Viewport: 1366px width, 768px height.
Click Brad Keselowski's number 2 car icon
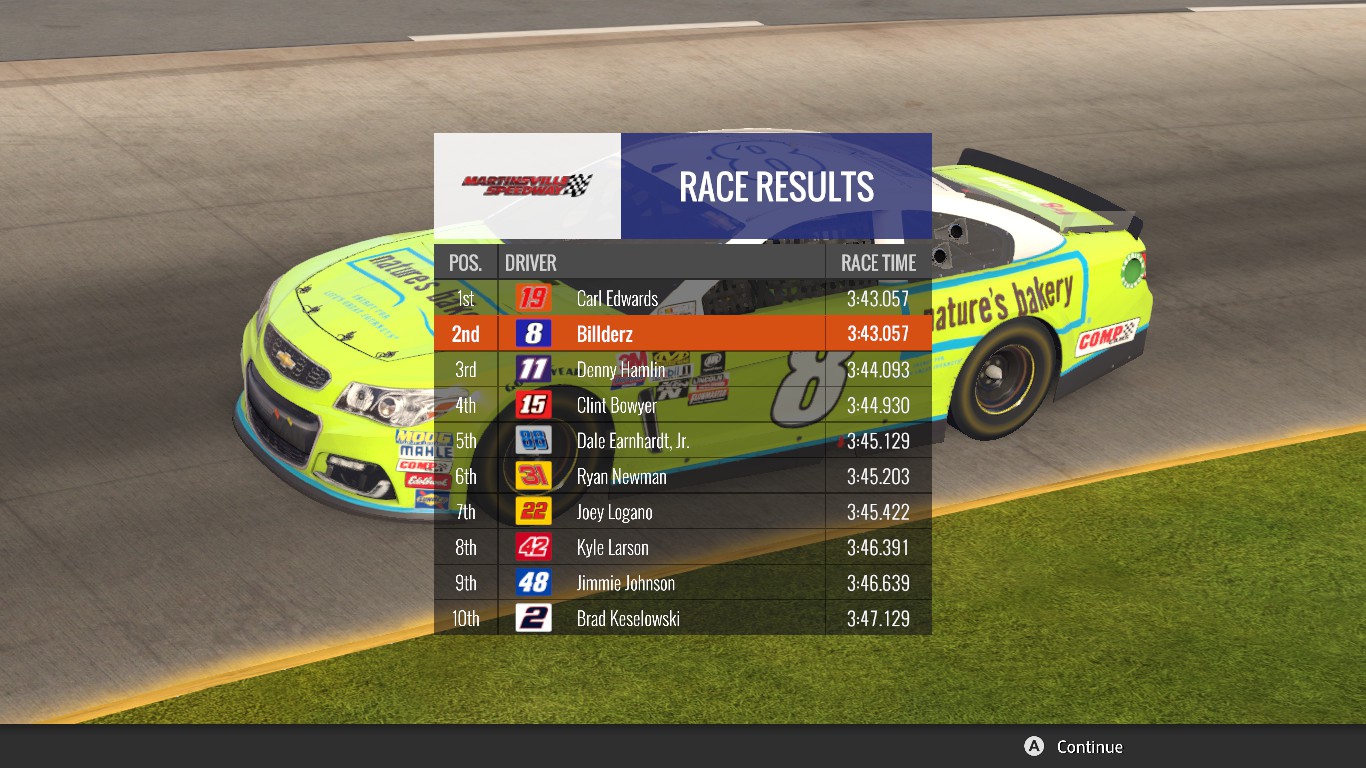tap(532, 618)
